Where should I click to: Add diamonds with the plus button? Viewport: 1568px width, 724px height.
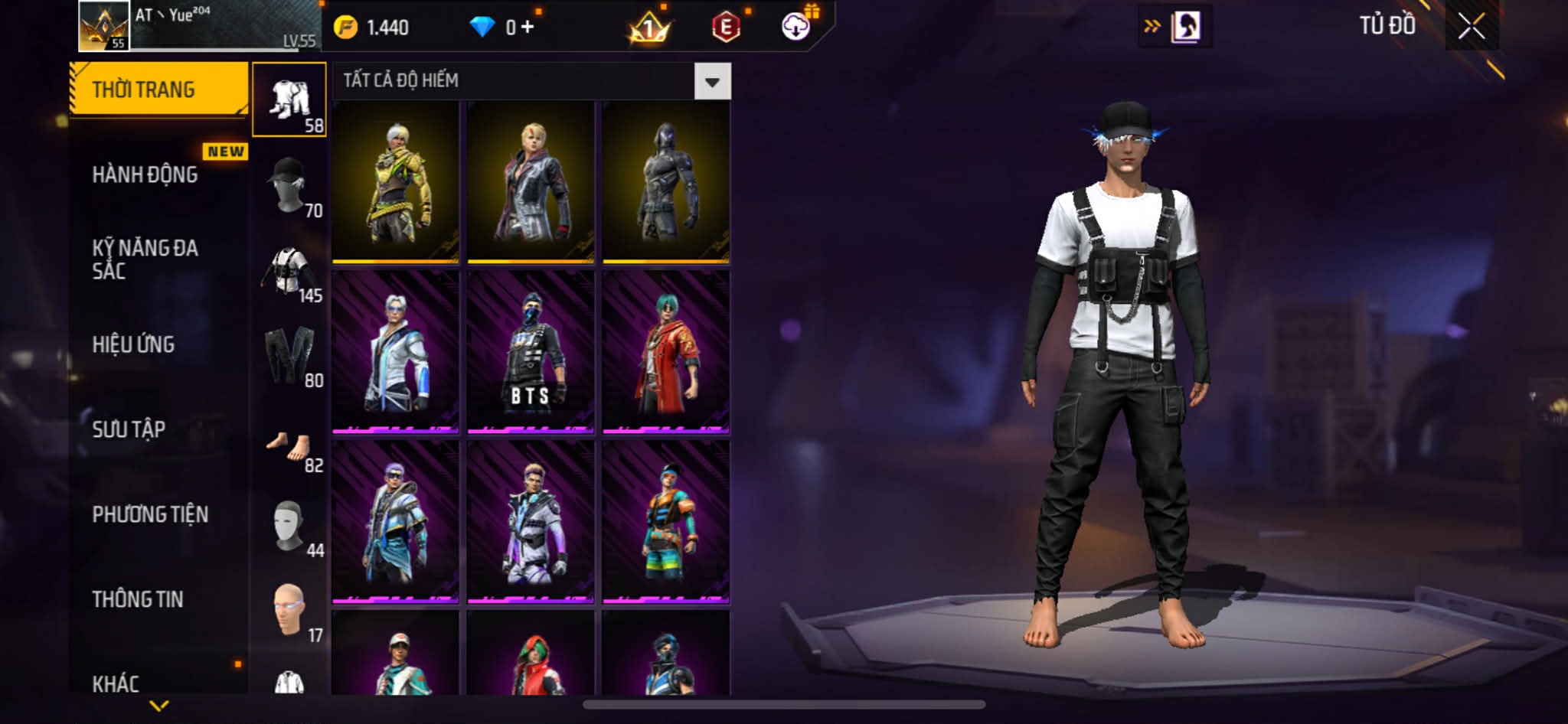(527, 28)
